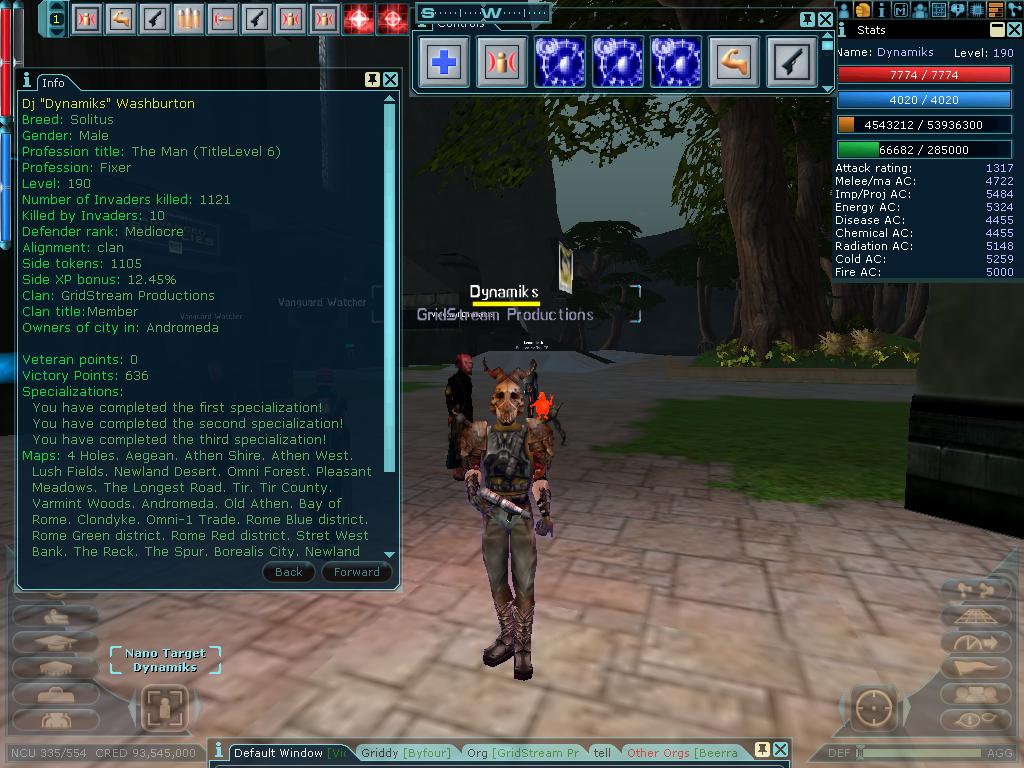Image resolution: width=1024 pixels, height=768 pixels.
Task: Open the graduation cap skills menu
Action: tap(55, 643)
